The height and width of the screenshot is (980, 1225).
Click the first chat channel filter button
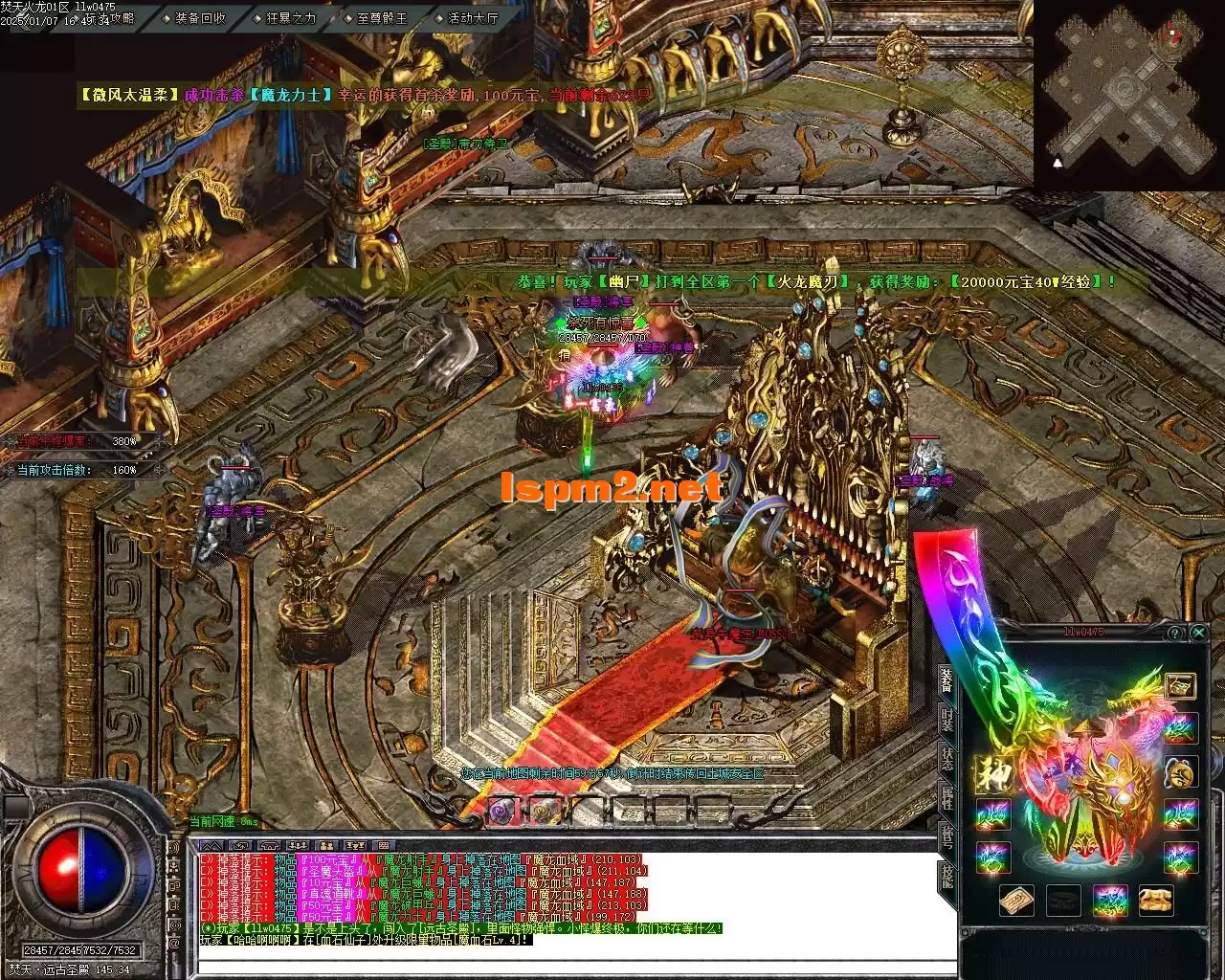coord(212,845)
